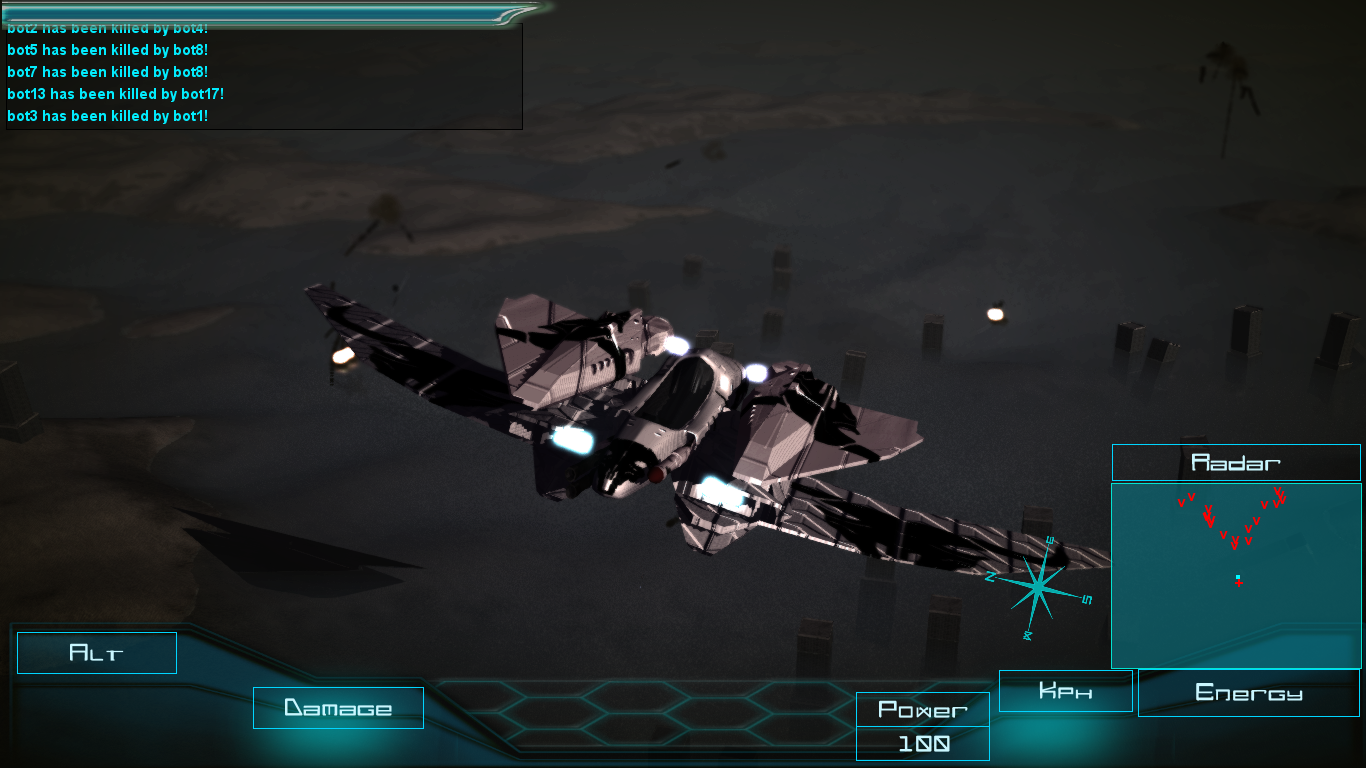The height and width of the screenshot is (768, 1366).
Task: Select the kill feed message about bot13
Action: pyautogui.click(x=116, y=93)
